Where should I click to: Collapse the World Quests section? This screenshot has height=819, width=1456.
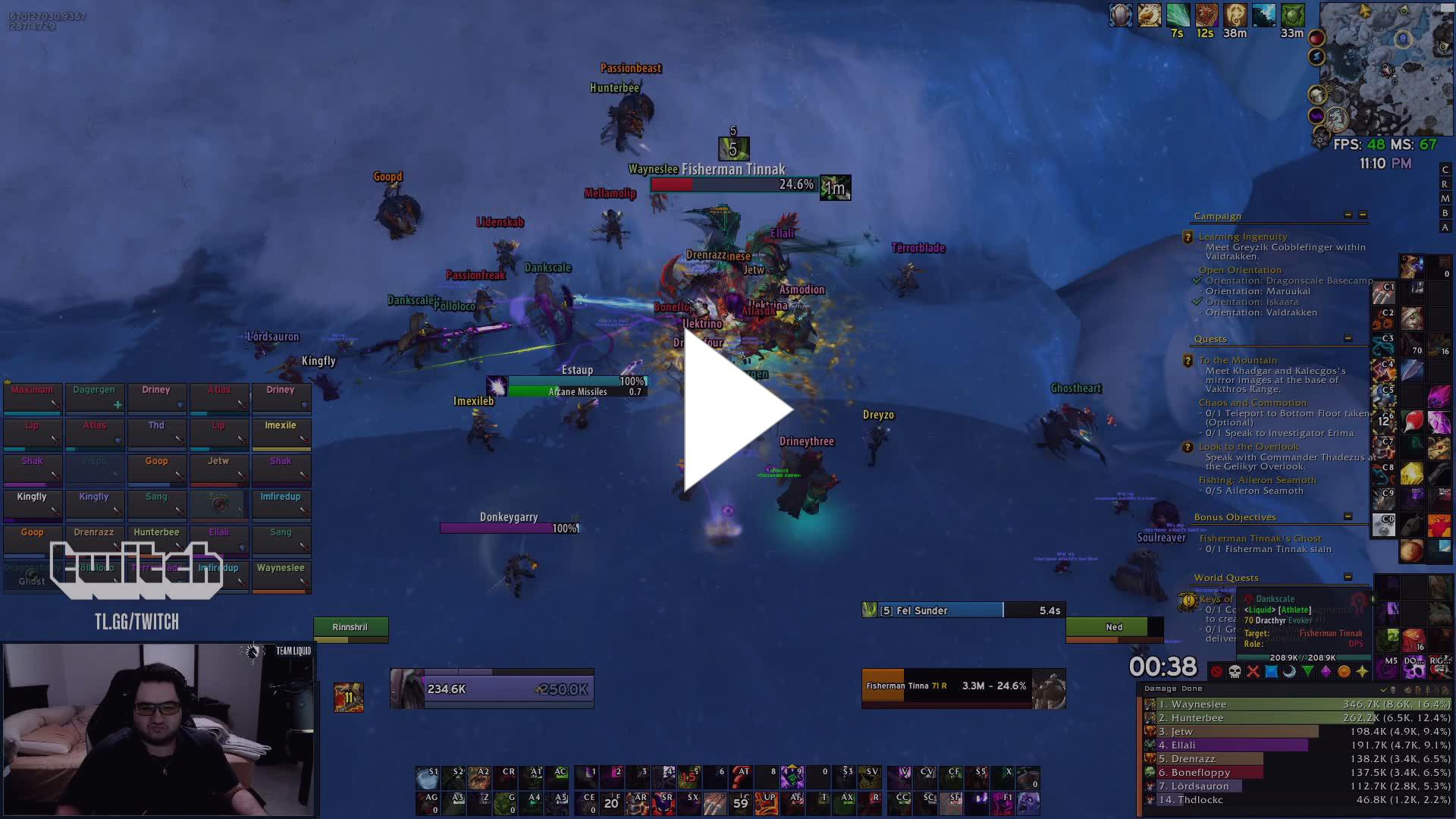tap(1348, 577)
